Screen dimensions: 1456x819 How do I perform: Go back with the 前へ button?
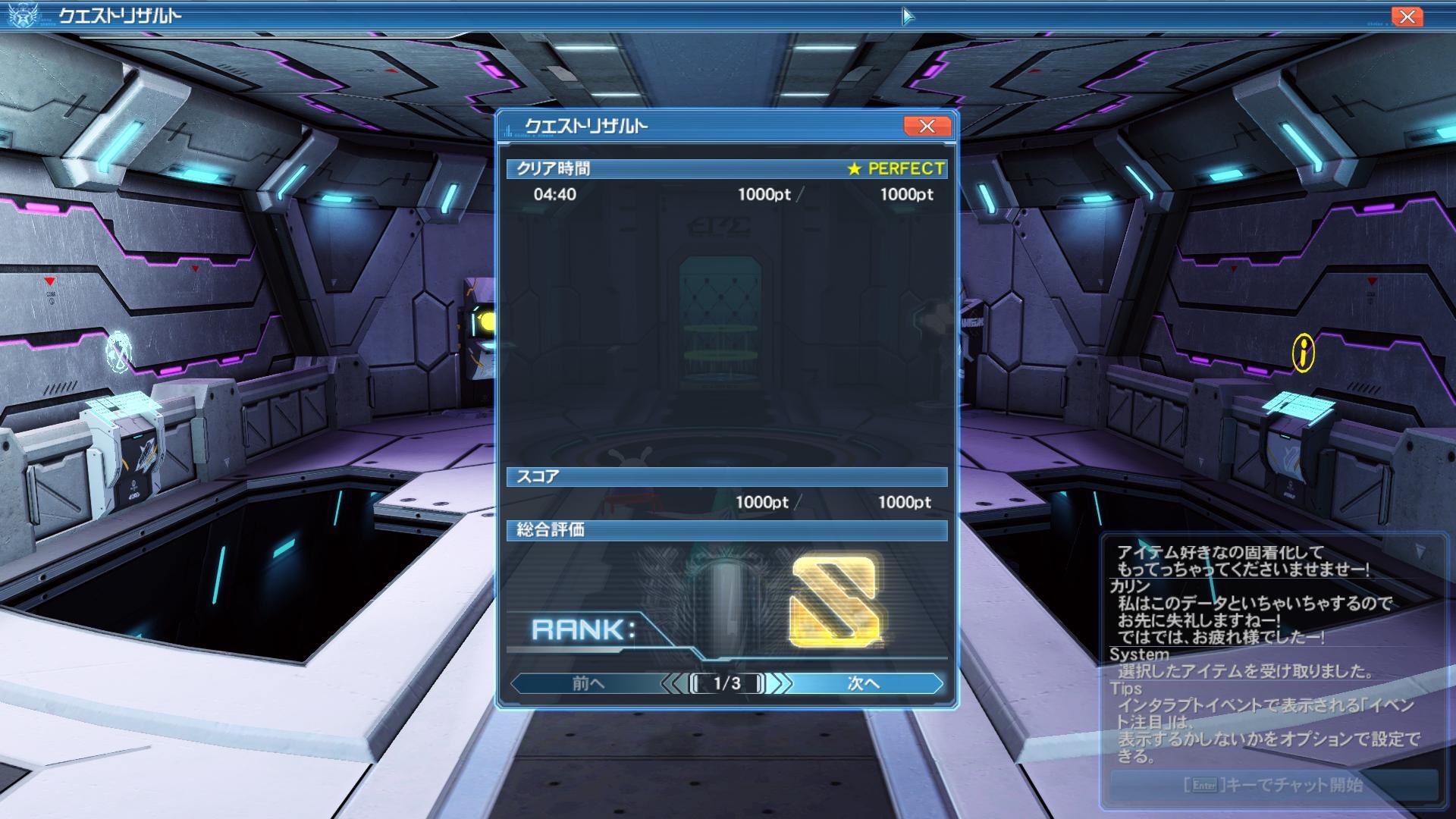pyautogui.click(x=588, y=683)
